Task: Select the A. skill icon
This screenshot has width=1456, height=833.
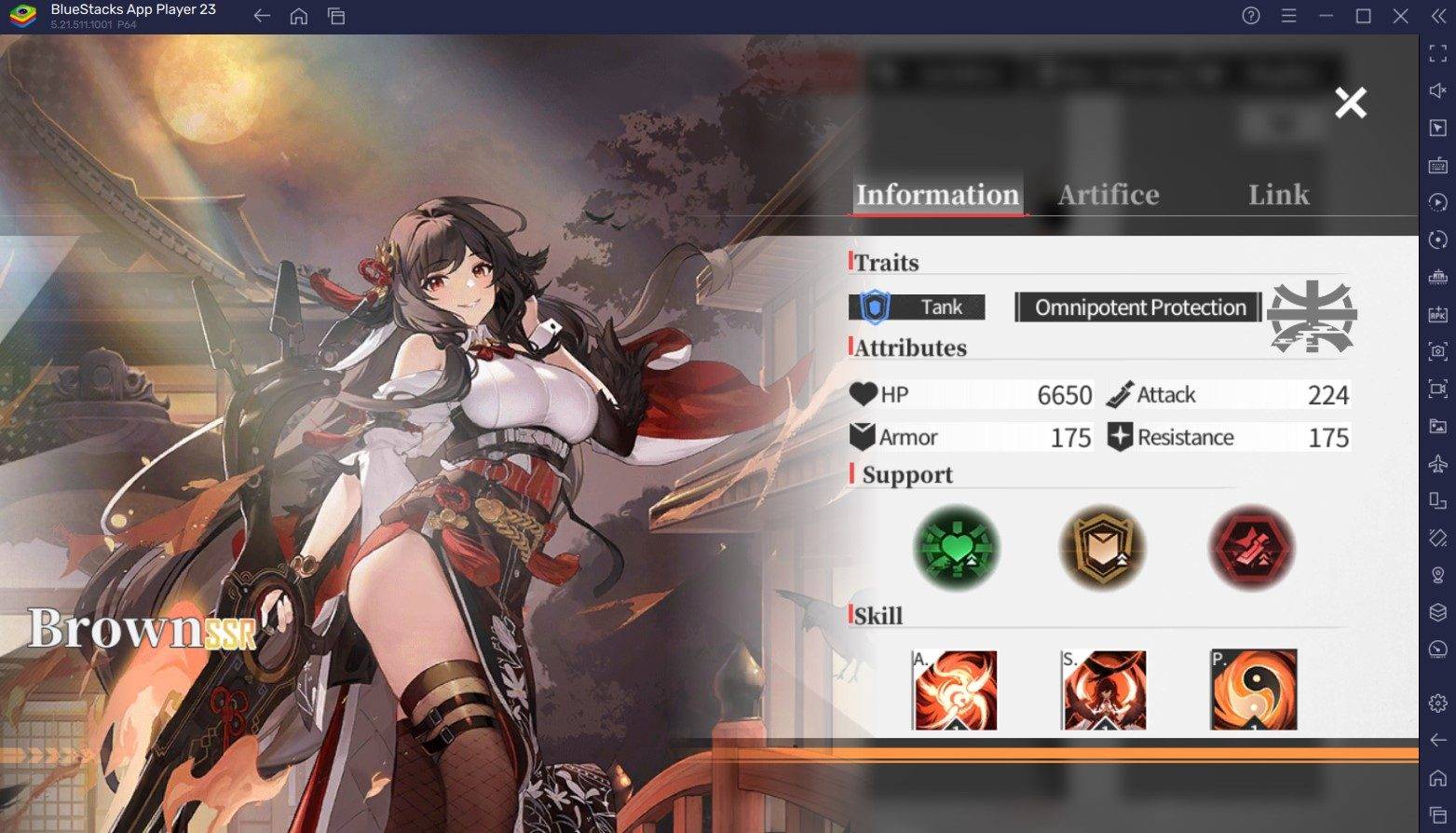Action: [955, 690]
